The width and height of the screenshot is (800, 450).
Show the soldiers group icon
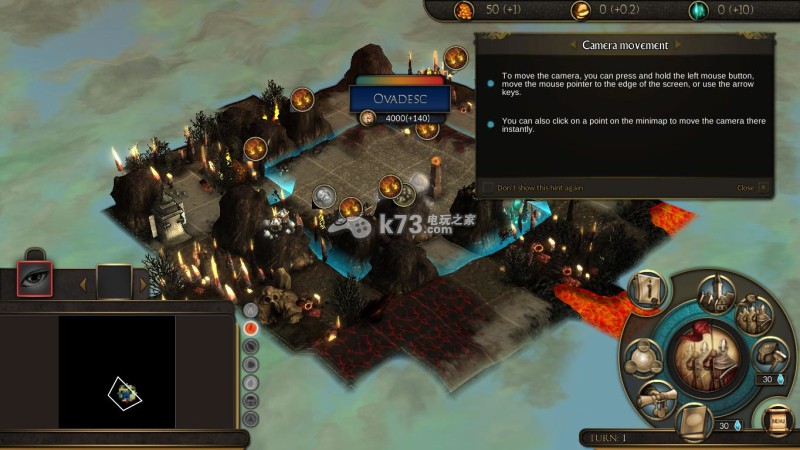[x=753, y=315]
